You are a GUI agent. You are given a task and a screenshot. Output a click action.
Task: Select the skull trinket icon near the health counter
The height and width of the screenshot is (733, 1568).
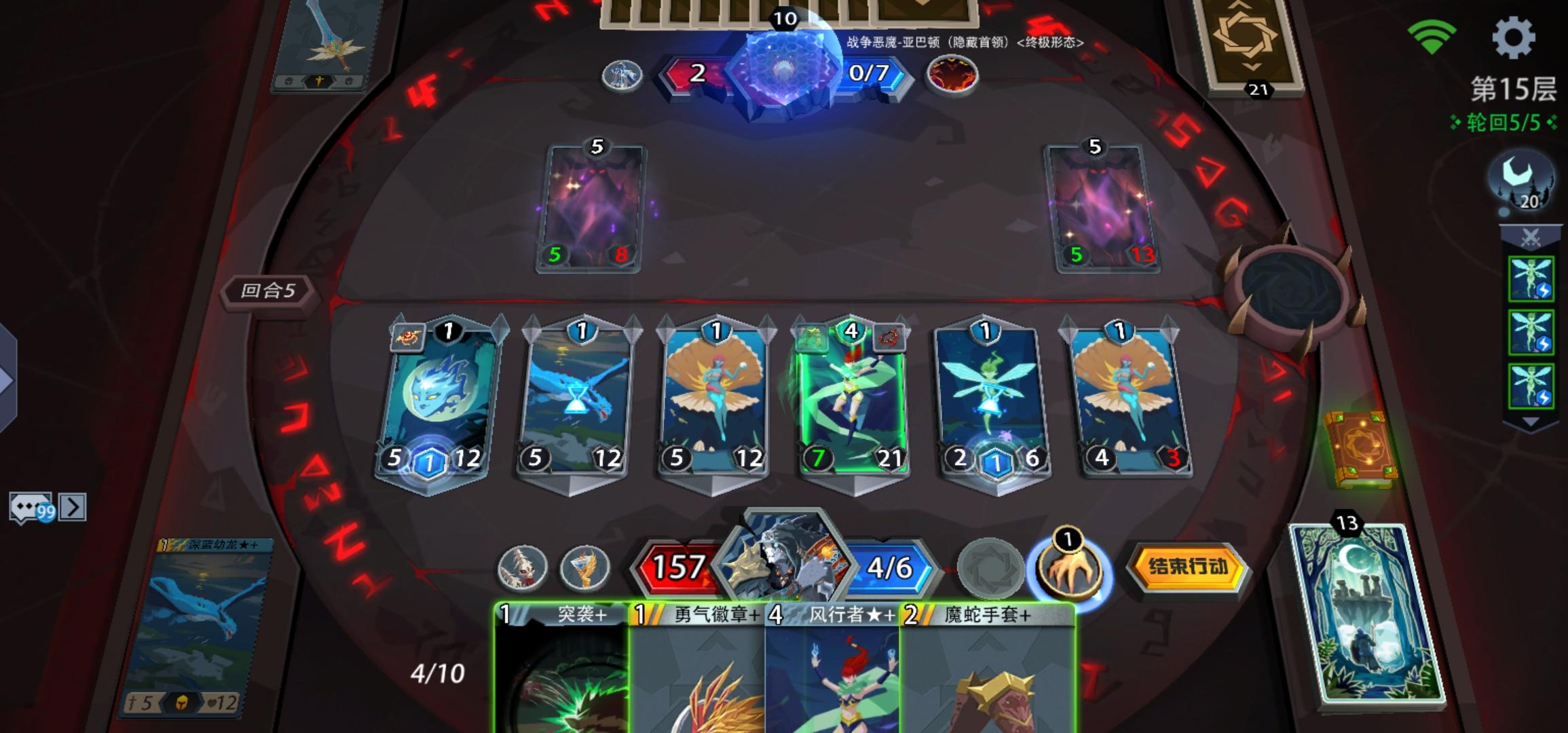click(x=523, y=569)
